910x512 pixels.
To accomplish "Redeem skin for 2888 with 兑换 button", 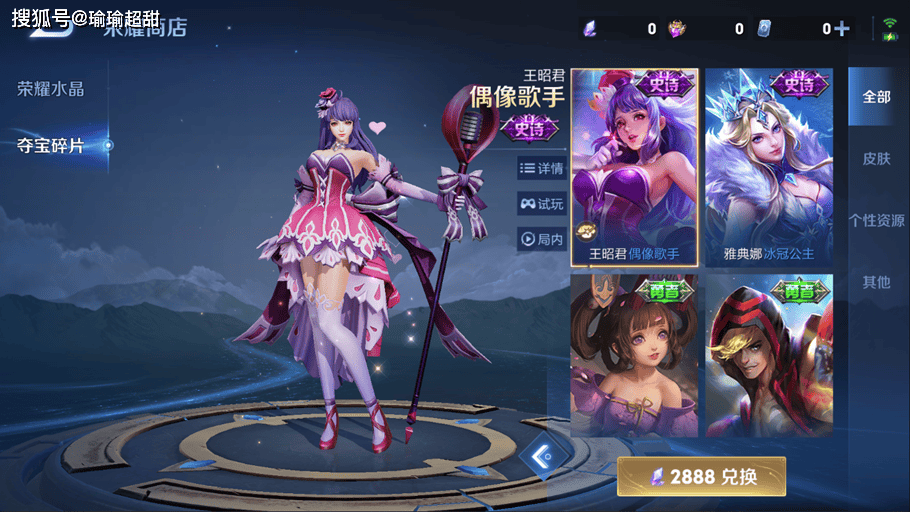I will 701,476.
